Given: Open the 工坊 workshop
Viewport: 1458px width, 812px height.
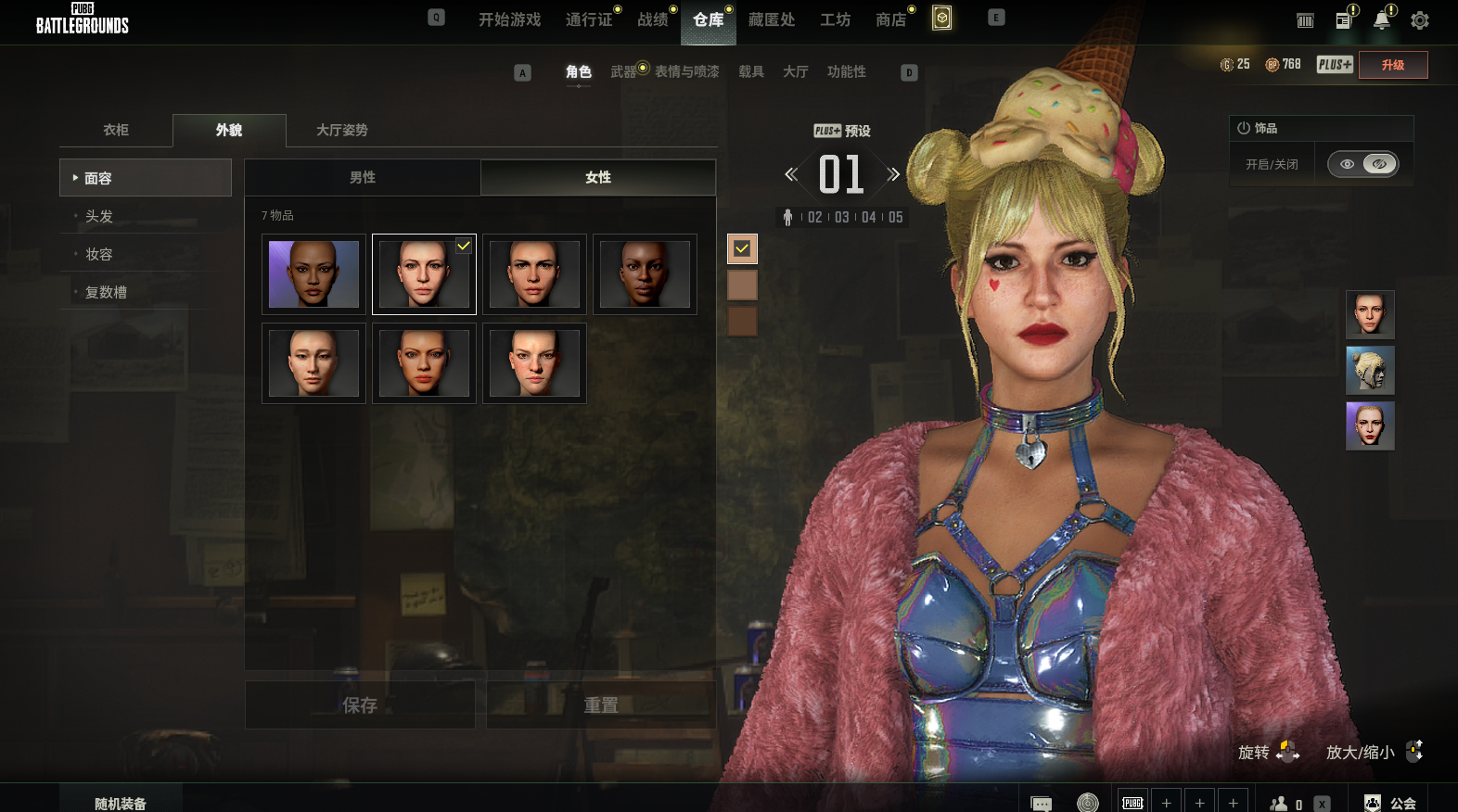Looking at the screenshot, I should (835, 19).
